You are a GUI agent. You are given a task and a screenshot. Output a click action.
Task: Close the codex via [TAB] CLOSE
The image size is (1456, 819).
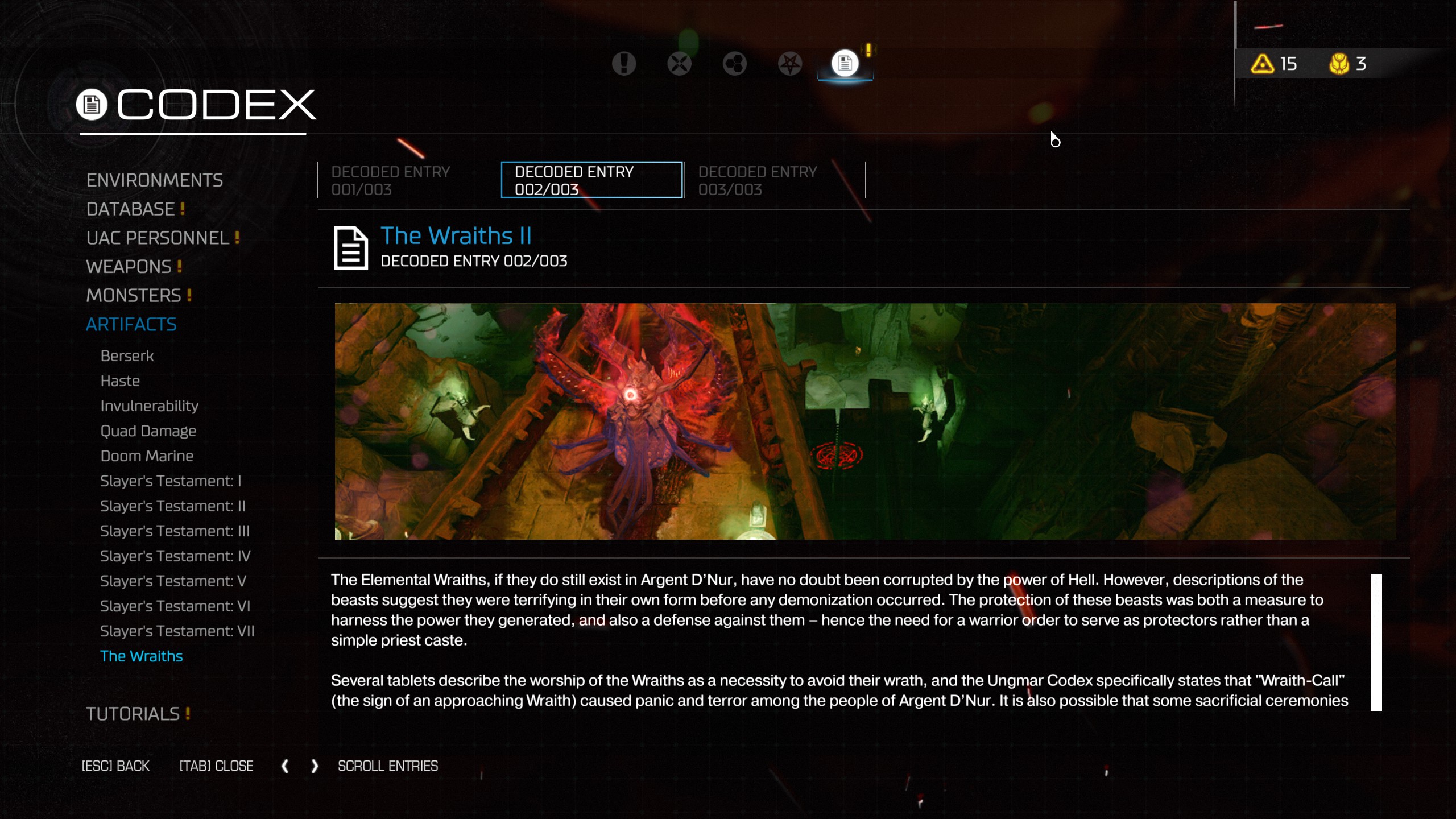(x=216, y=766)
